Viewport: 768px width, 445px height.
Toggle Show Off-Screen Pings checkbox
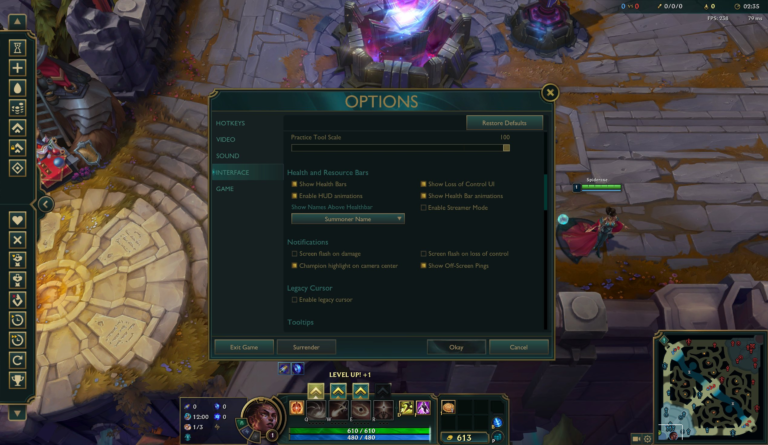(x=423, y=266)
